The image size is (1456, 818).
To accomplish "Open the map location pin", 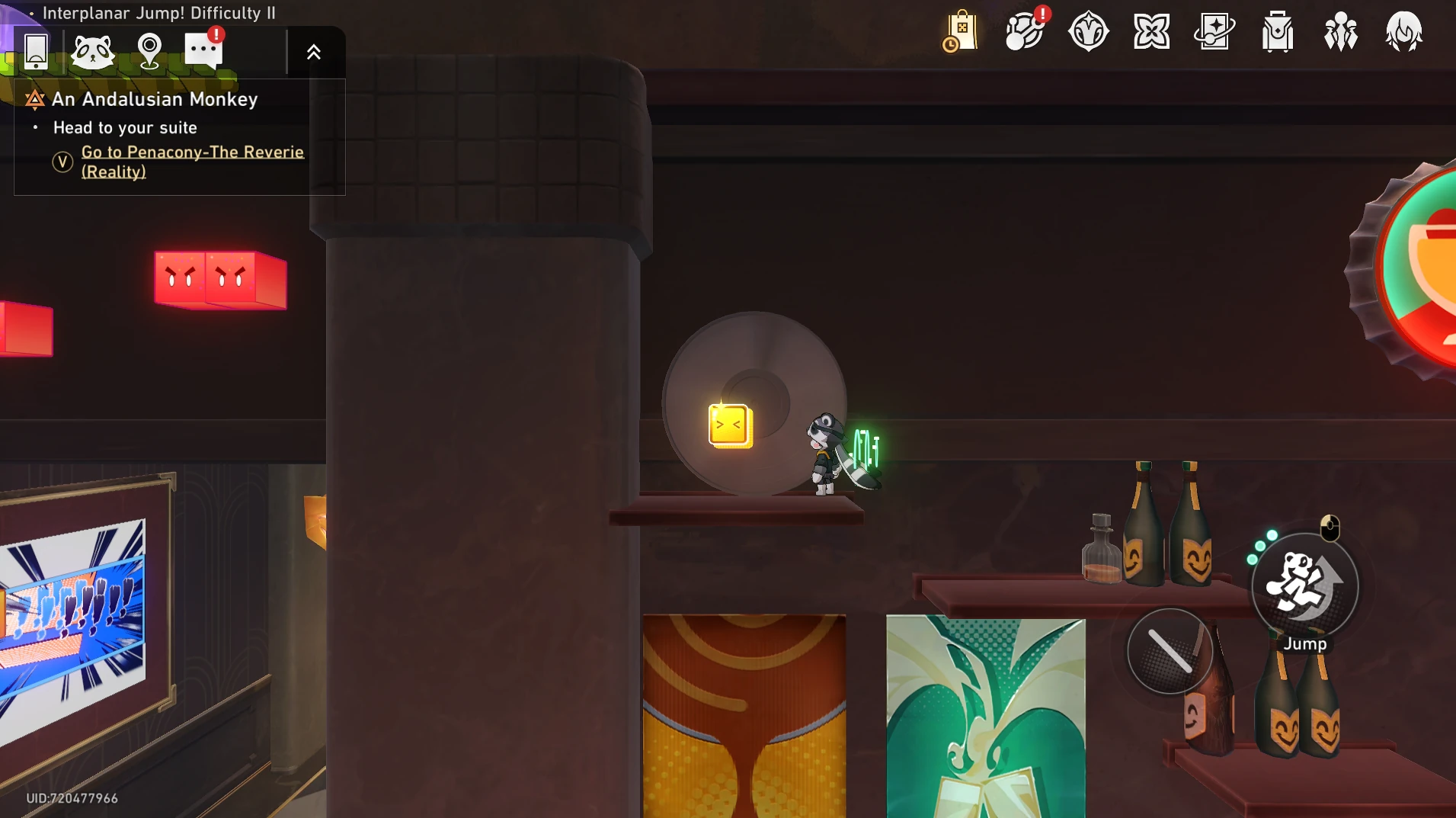I will click(149, 52).
